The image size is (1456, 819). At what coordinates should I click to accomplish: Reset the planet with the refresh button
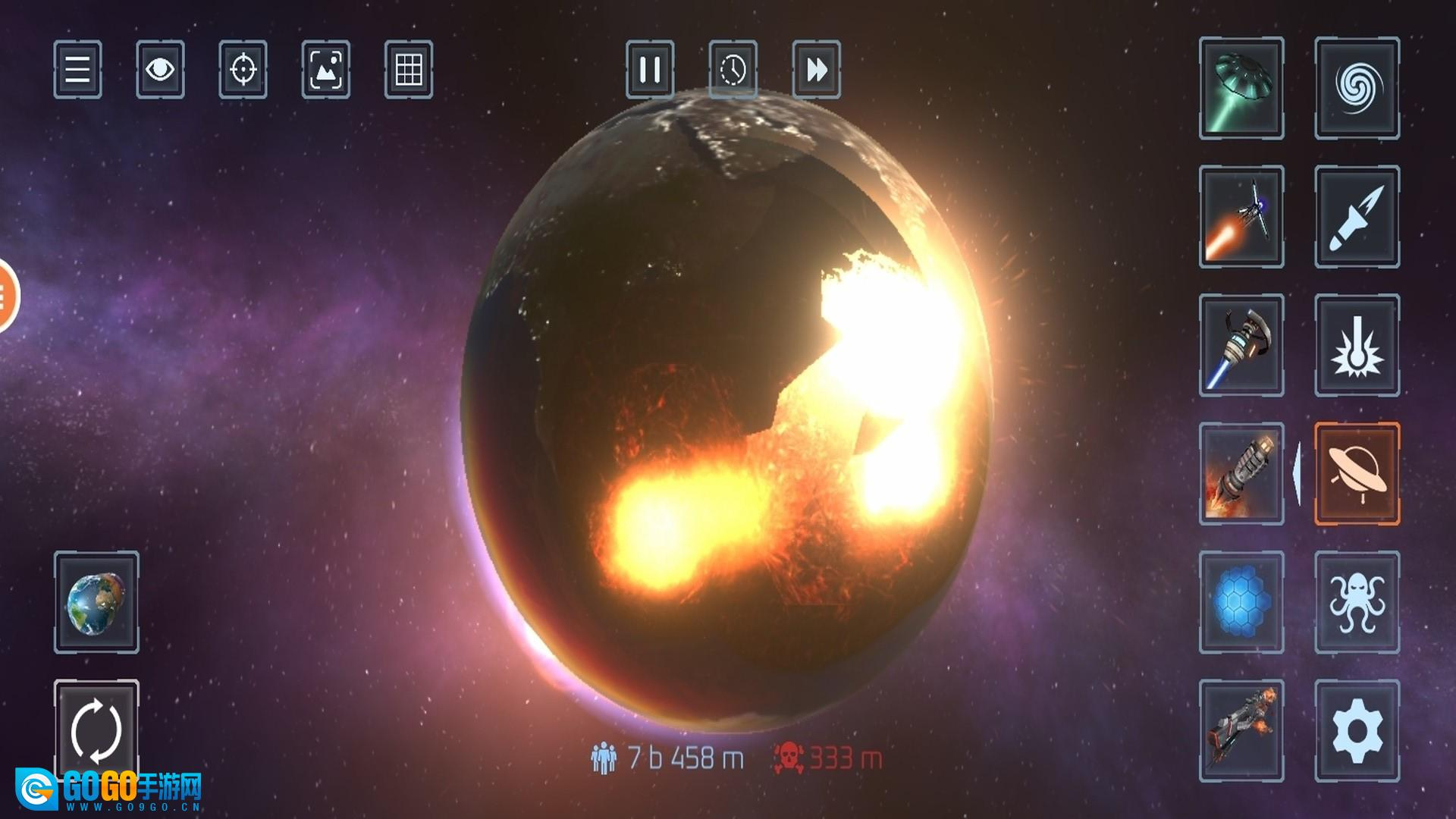point(96,731)
